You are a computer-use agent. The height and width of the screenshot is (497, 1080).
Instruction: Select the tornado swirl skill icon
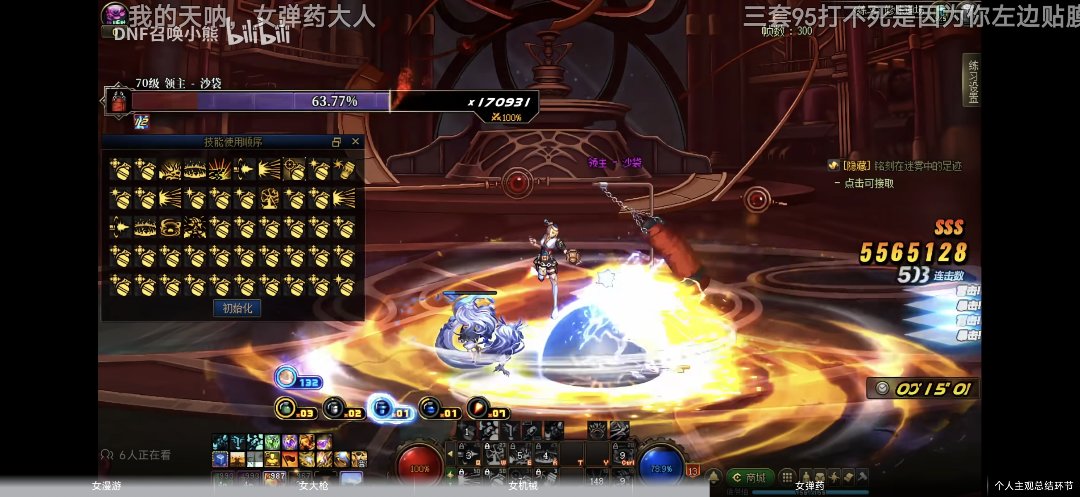point(171,227)
